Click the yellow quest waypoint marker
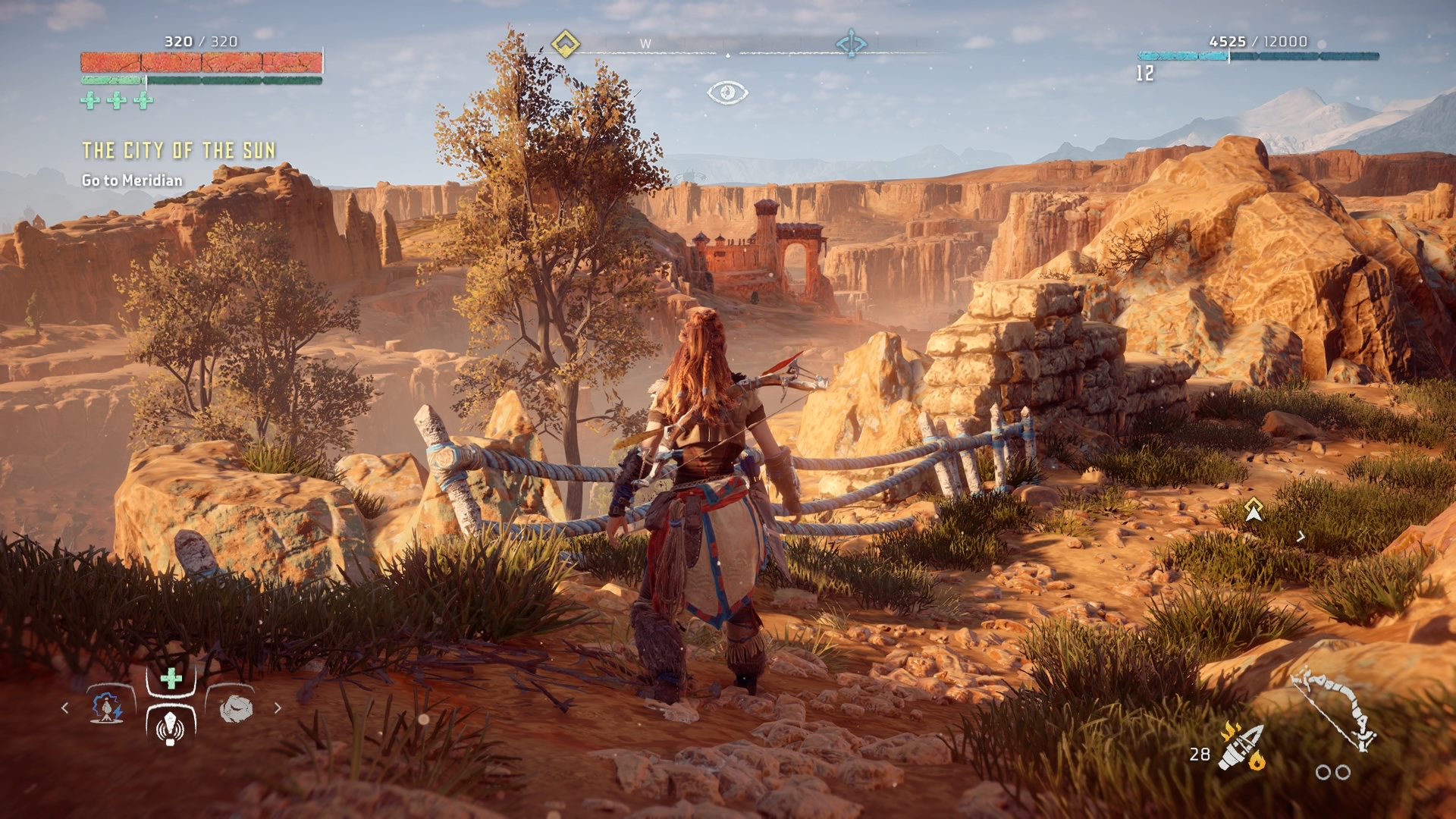Viewport: 1456px width, 819px height. [1254, 510]
